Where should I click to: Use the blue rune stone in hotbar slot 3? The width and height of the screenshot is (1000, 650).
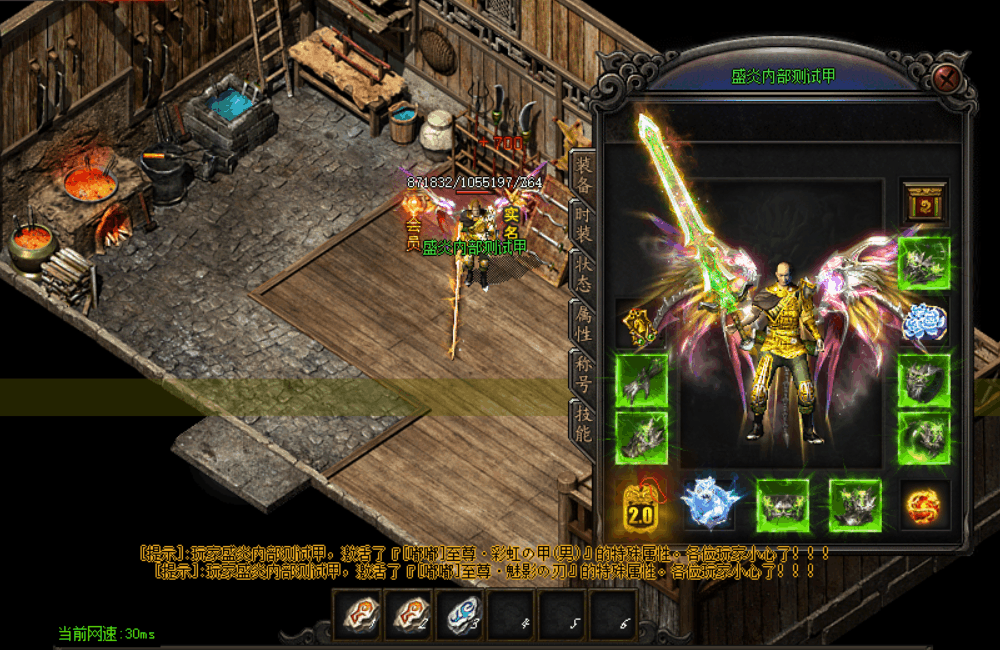[461, 614]
